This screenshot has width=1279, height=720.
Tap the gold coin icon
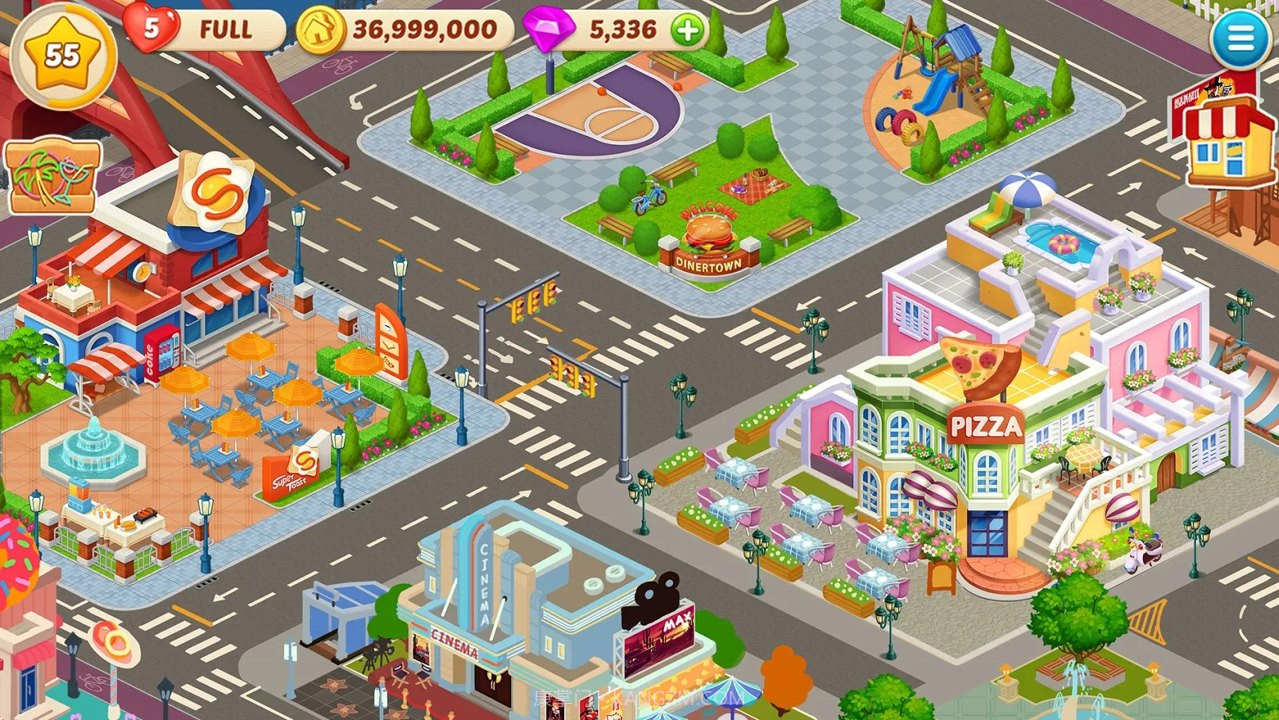[320, 30]
